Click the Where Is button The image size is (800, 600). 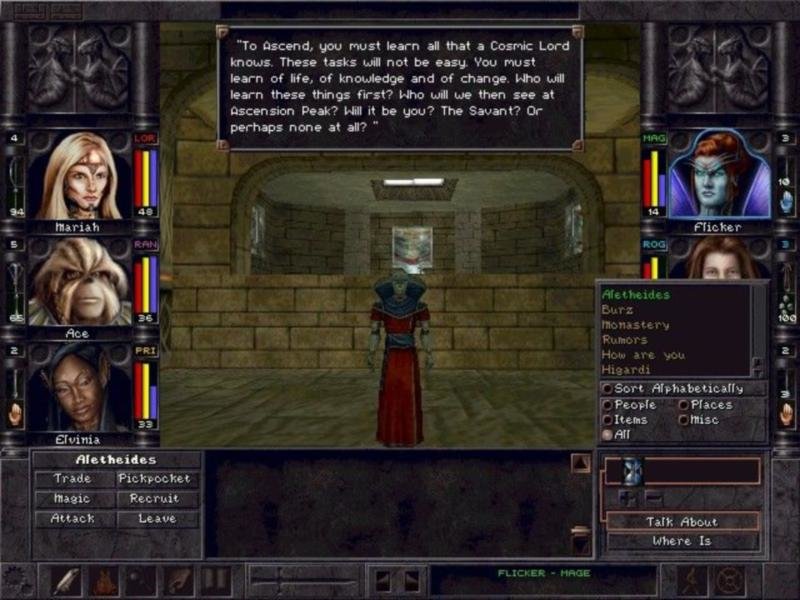682,541
